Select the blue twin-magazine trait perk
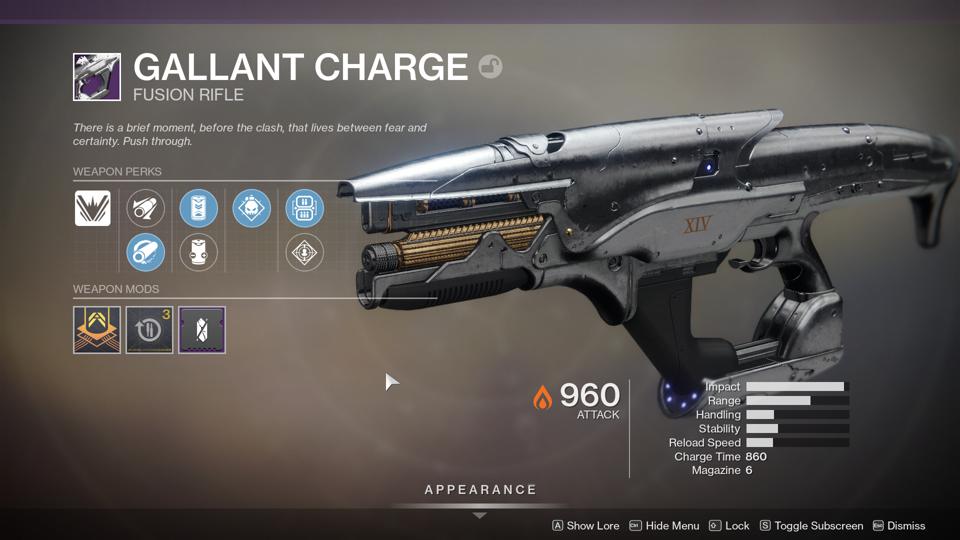This screenshot has width=960, height=540. (304, 209)
